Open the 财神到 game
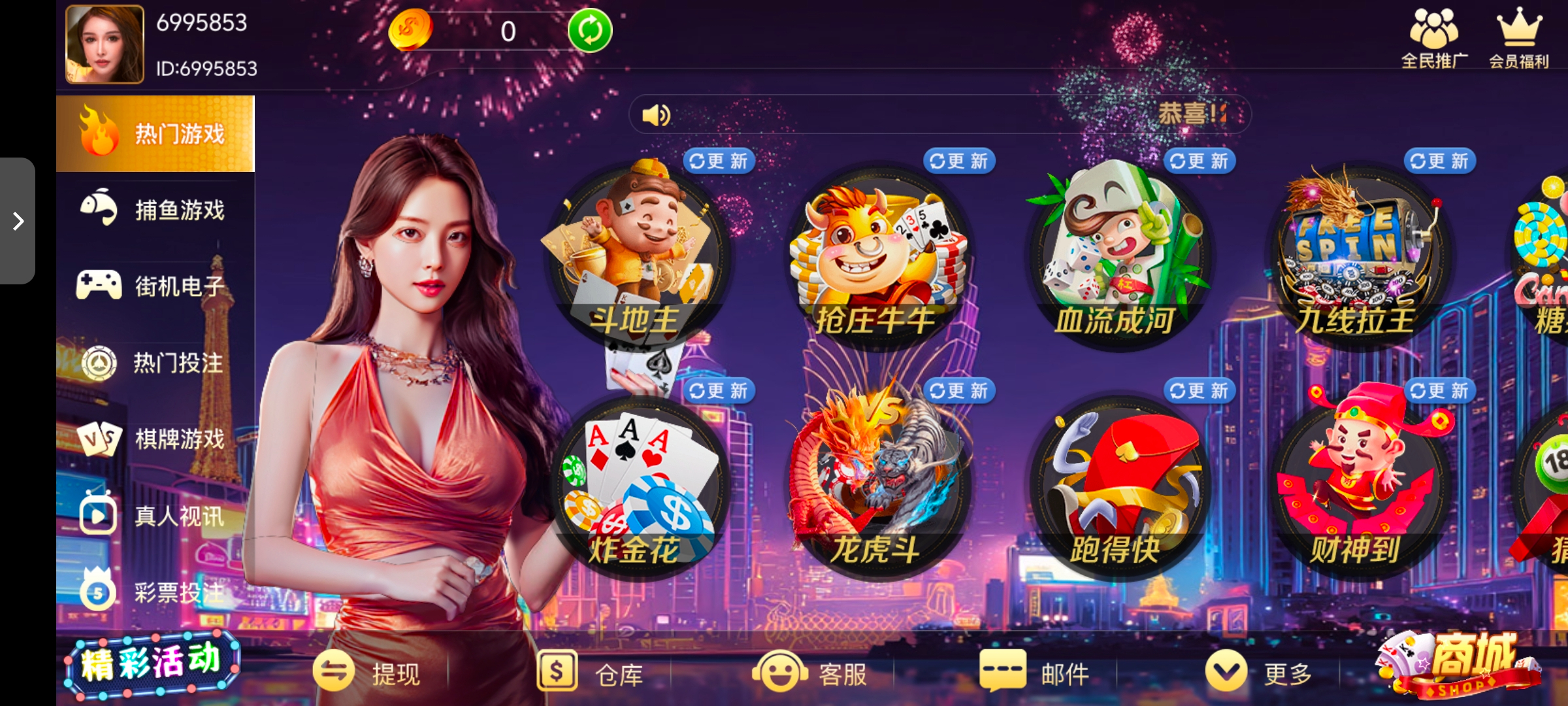The image size is (1568, 706). 1358,488
